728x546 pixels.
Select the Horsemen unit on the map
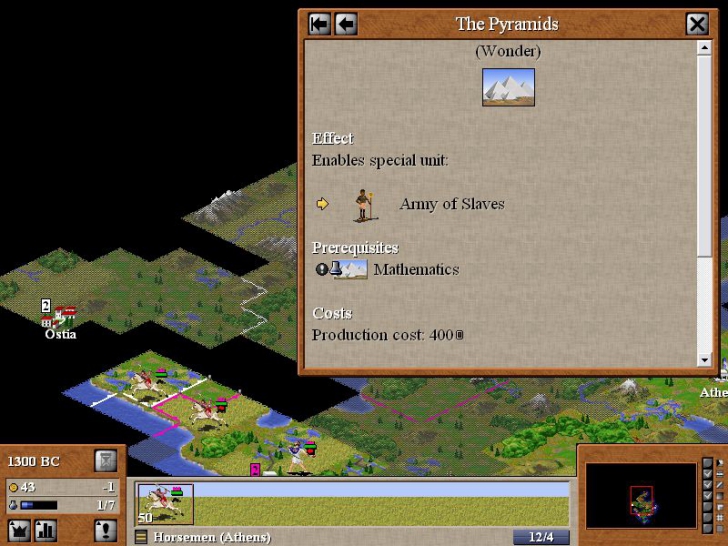click(x=210, y=408)
